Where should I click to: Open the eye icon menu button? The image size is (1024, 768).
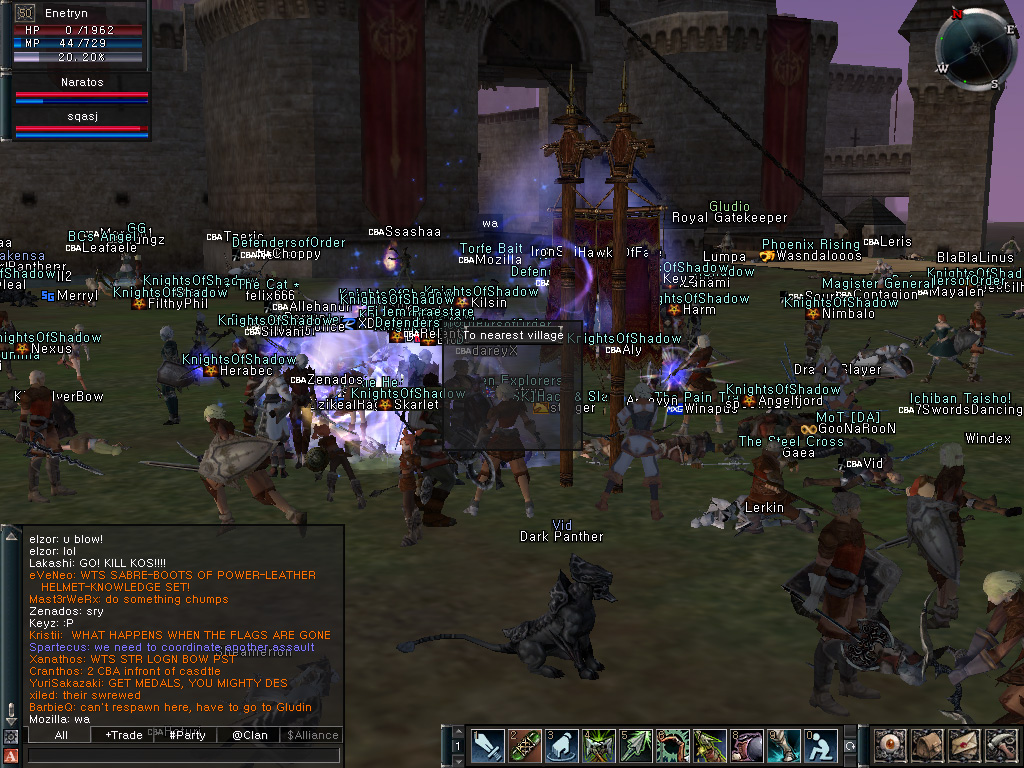[x=888, y=746]
